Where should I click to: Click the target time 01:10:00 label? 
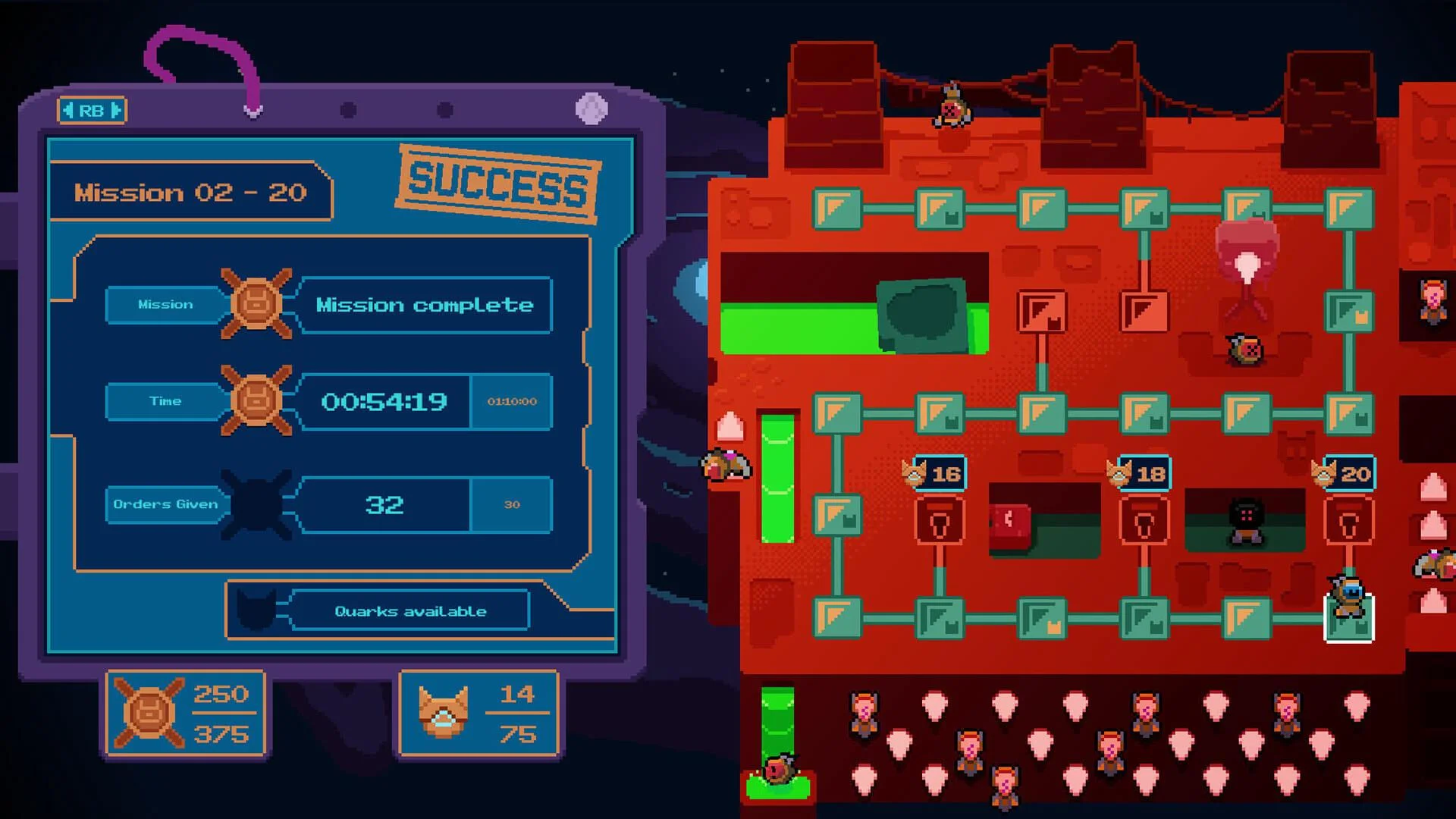coord(512,403)
